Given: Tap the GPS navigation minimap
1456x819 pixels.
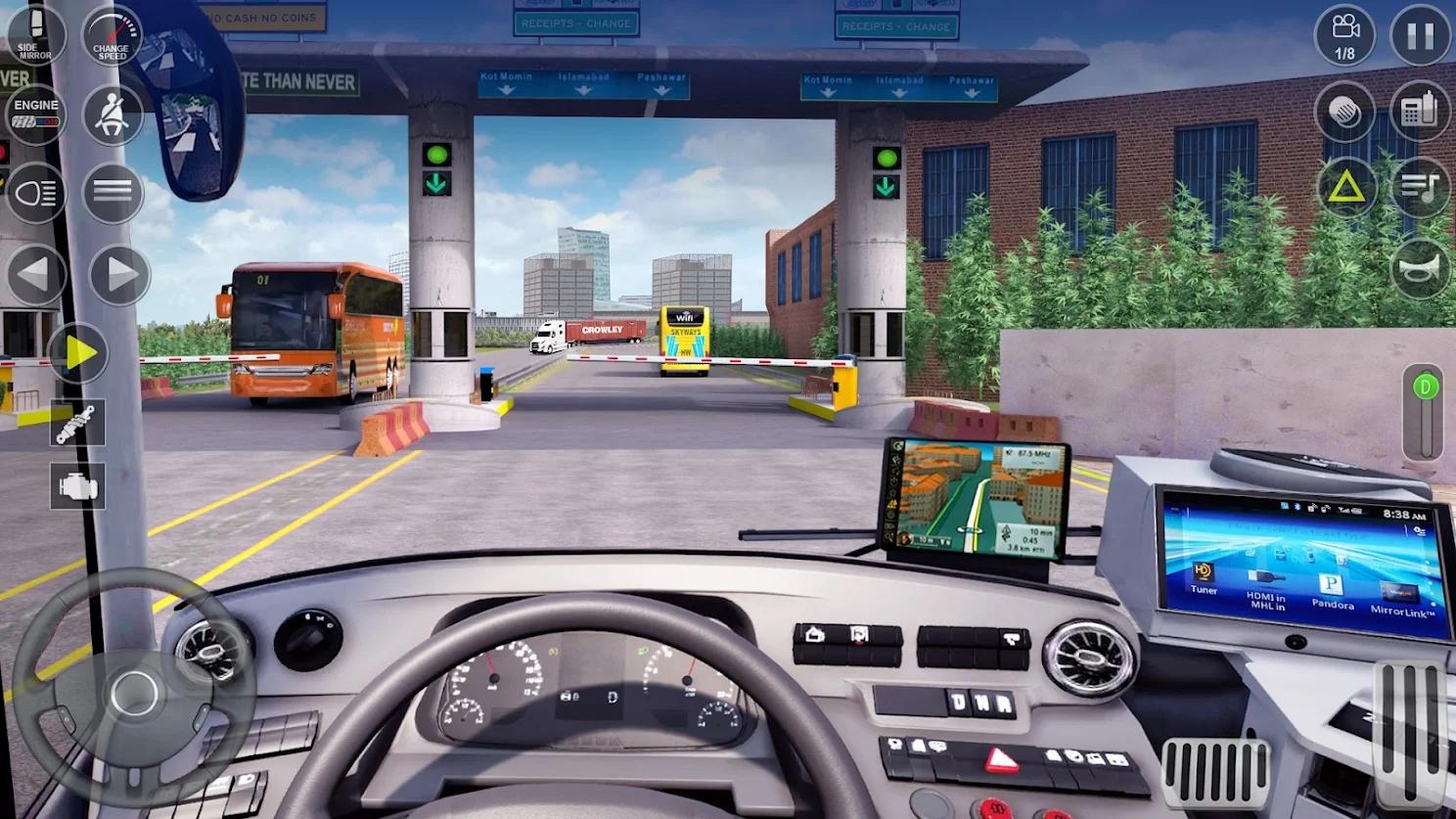Looking at the screenshot, I should tap(978, 499).
